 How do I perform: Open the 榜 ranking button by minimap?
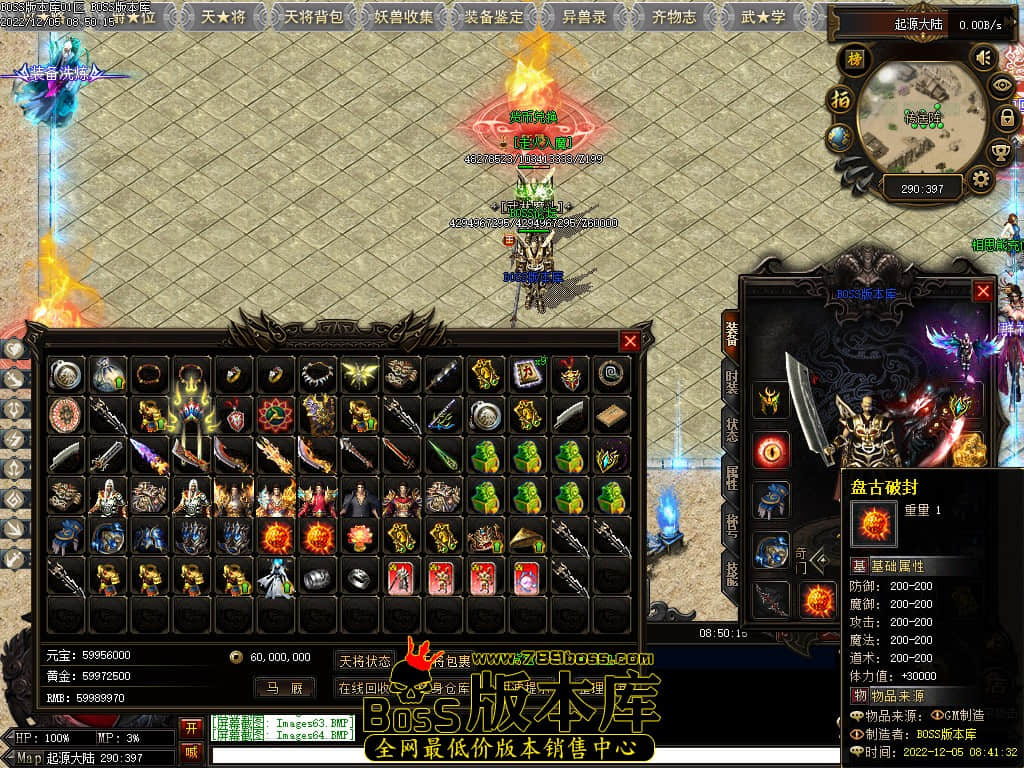tap(854, 59)
